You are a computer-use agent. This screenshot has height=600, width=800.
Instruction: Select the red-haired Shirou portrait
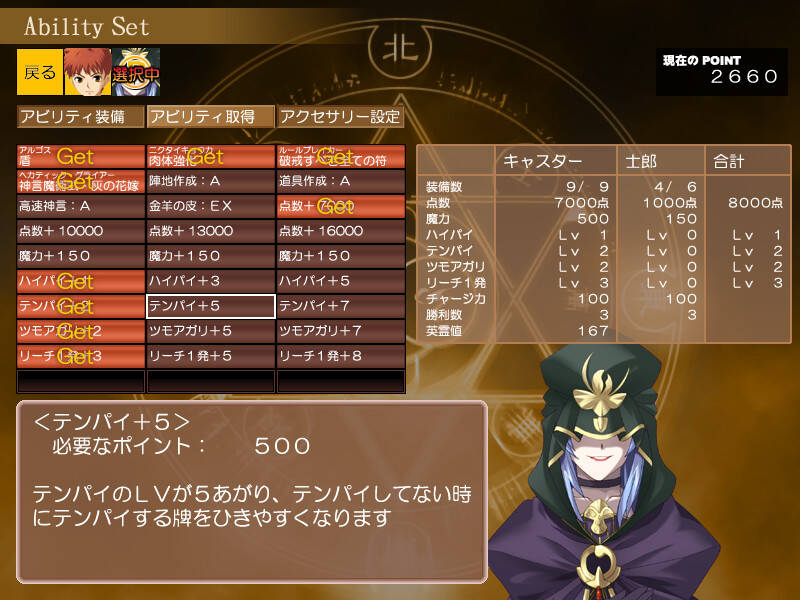[87, 72]
